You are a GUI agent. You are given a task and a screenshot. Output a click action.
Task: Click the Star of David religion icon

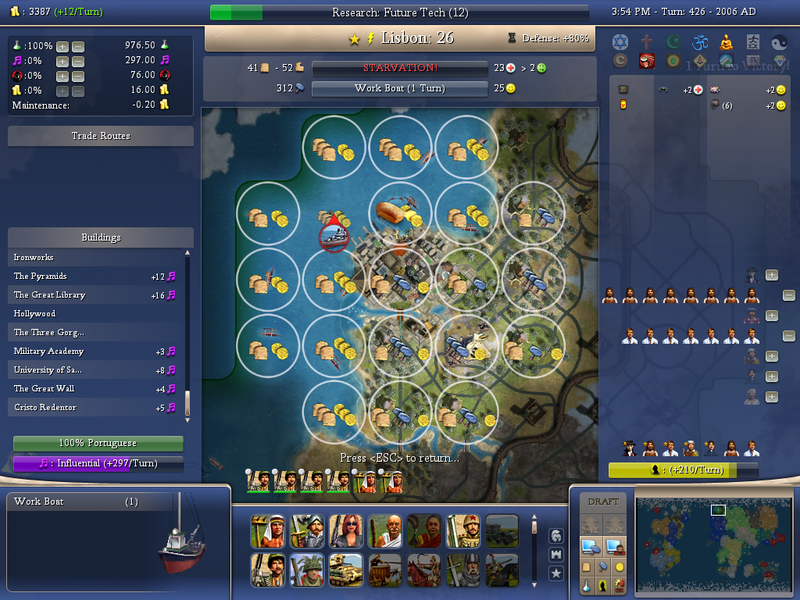(x=619, y=42)
